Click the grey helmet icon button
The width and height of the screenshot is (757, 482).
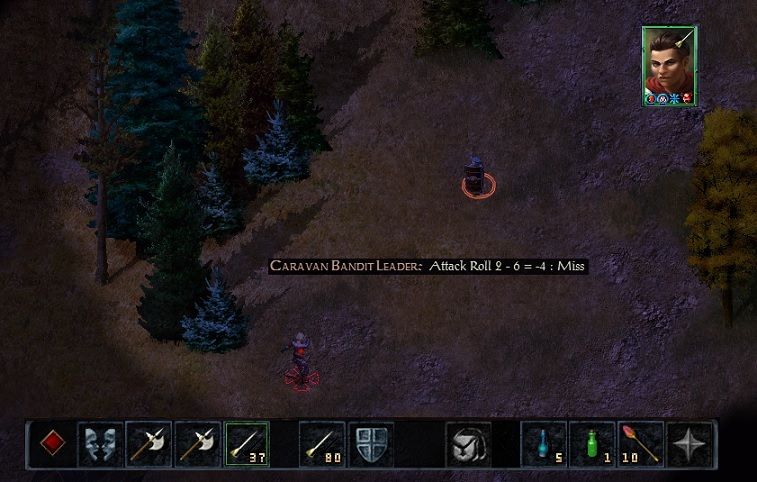click(467, 443)
